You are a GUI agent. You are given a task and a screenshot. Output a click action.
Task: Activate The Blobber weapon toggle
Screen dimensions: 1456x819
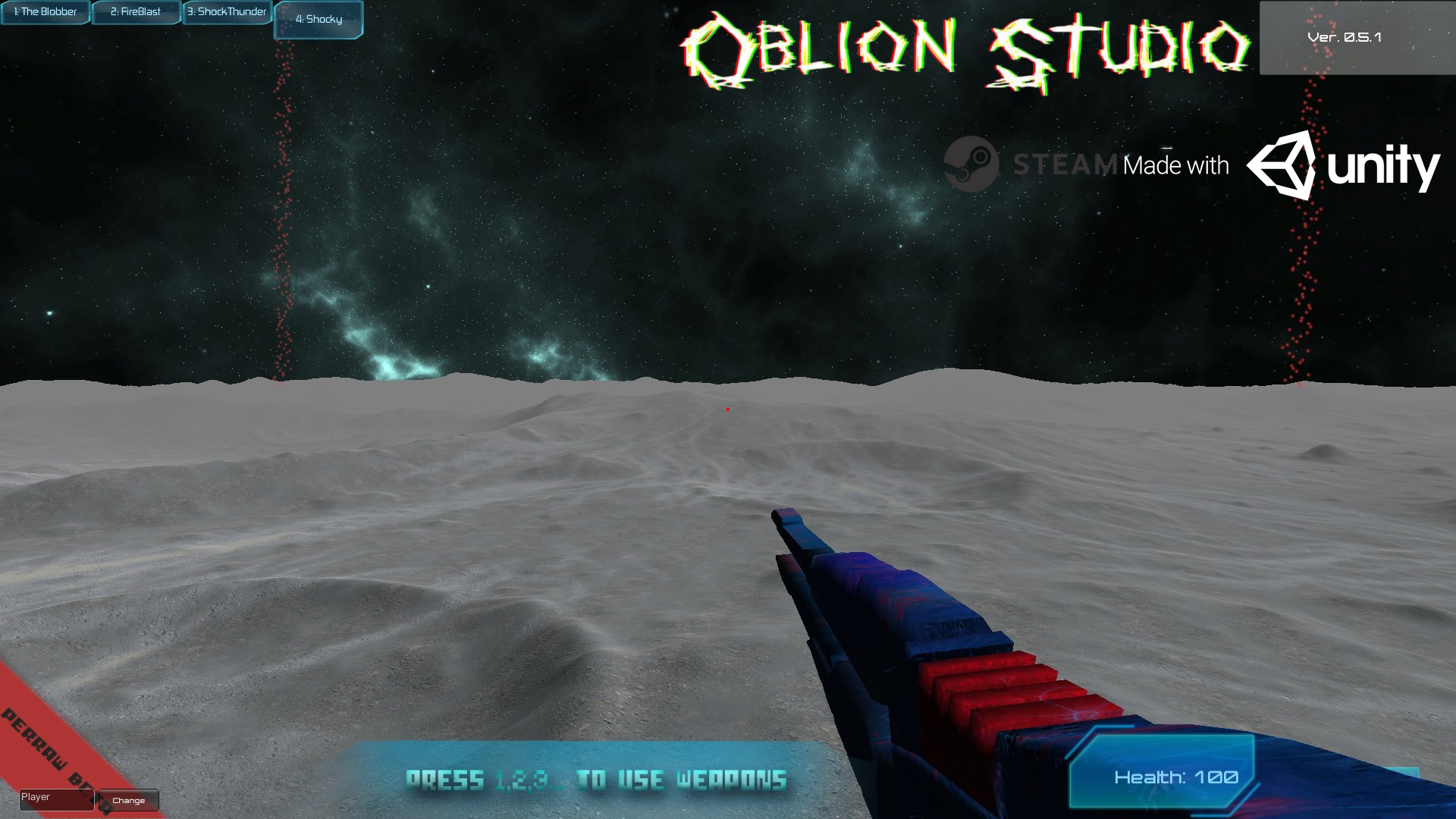coord(45,12)
